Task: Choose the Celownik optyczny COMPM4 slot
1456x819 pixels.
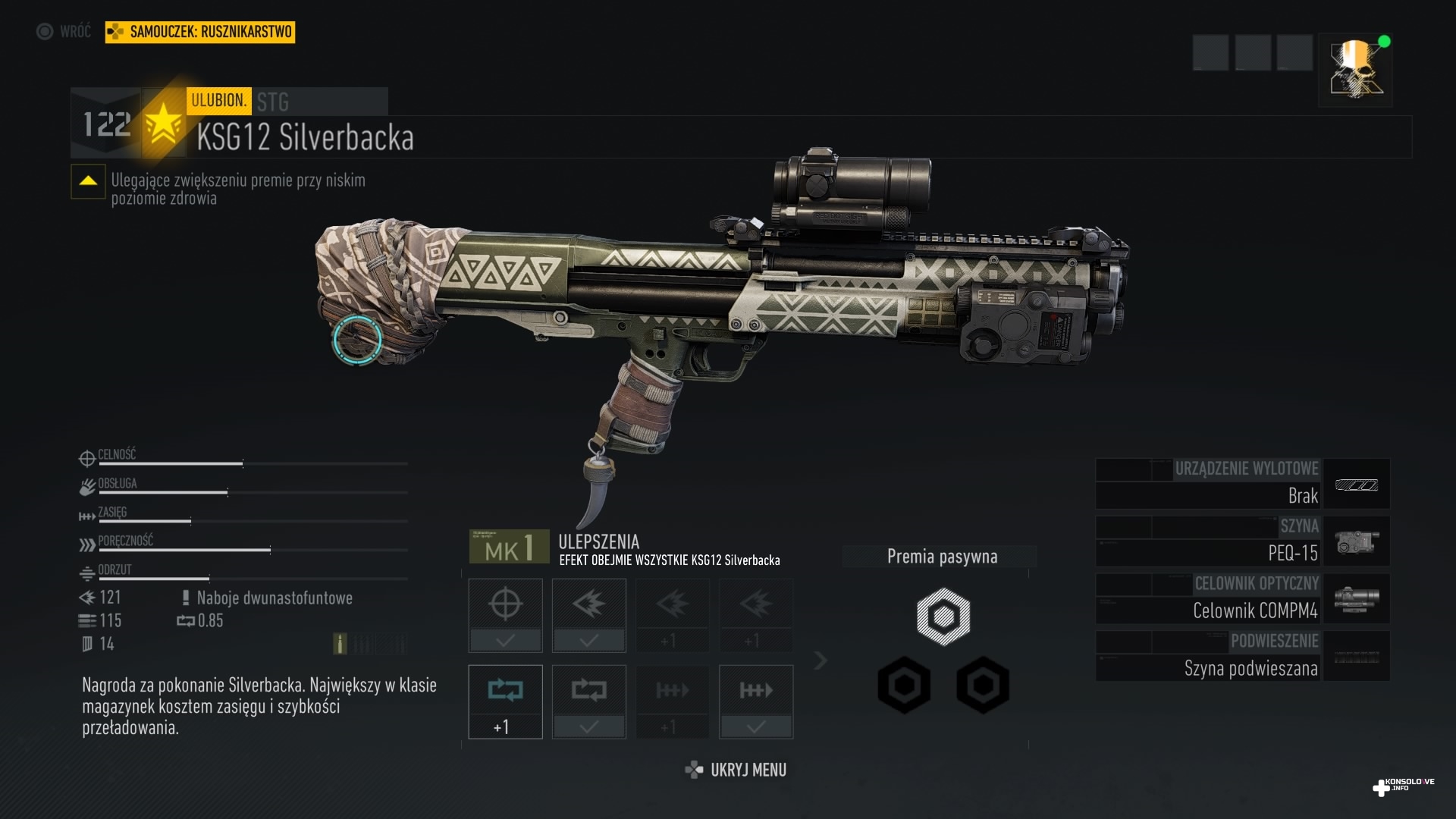Action: pos(1242,598)
